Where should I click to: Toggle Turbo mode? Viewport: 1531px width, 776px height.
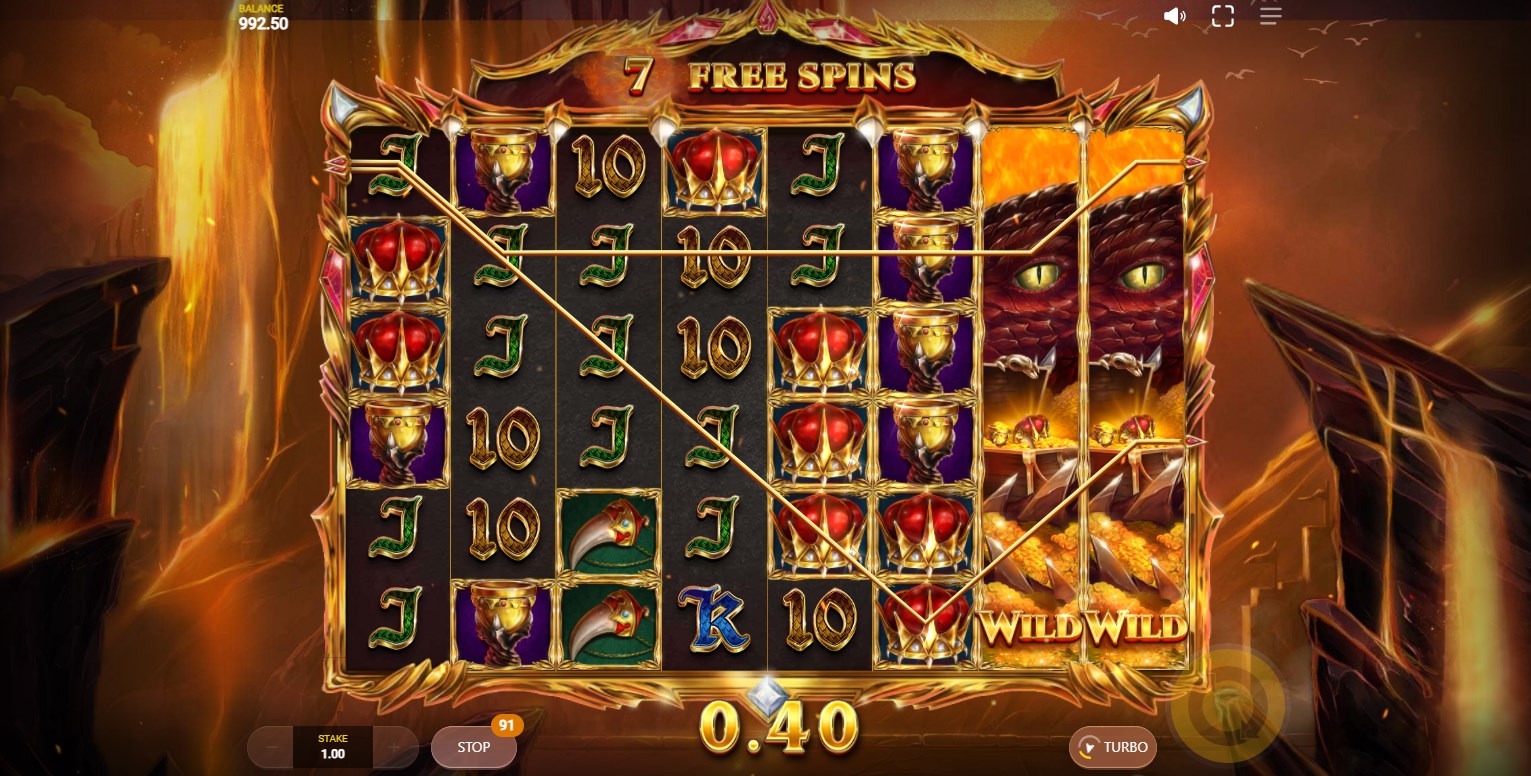tap(1113, 747)
